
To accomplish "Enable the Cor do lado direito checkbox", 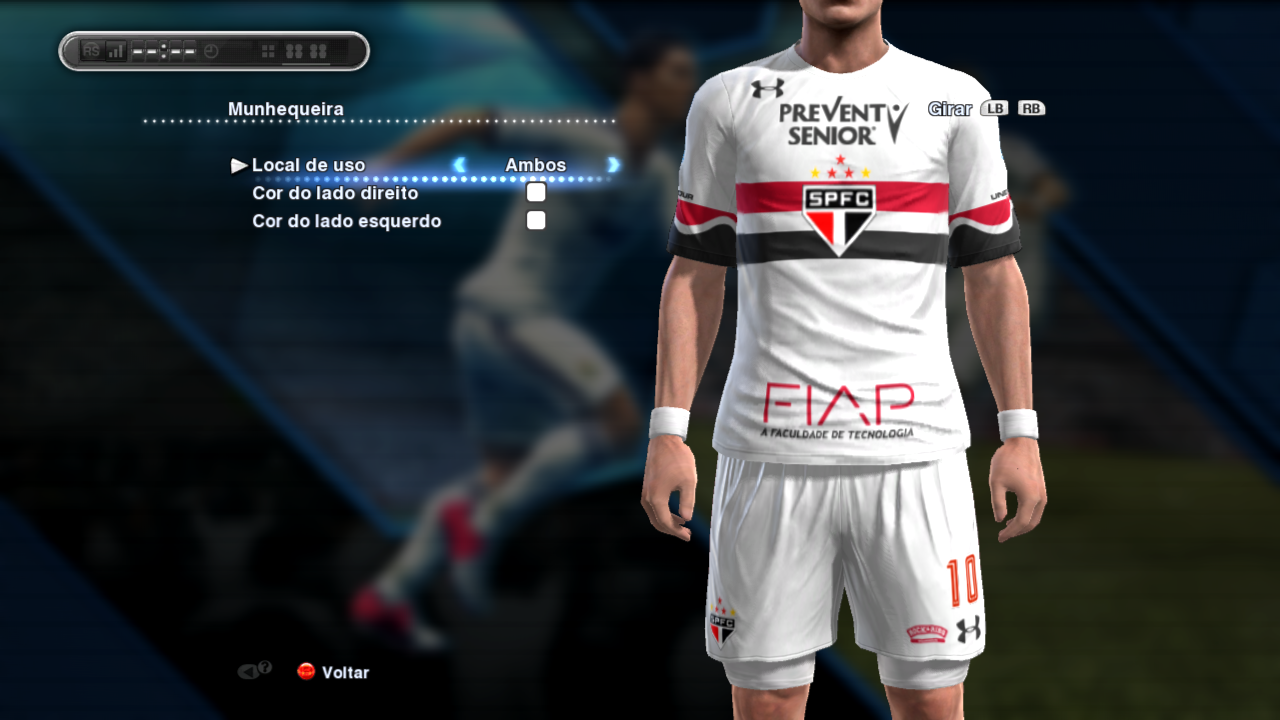I will pos(536,191).
